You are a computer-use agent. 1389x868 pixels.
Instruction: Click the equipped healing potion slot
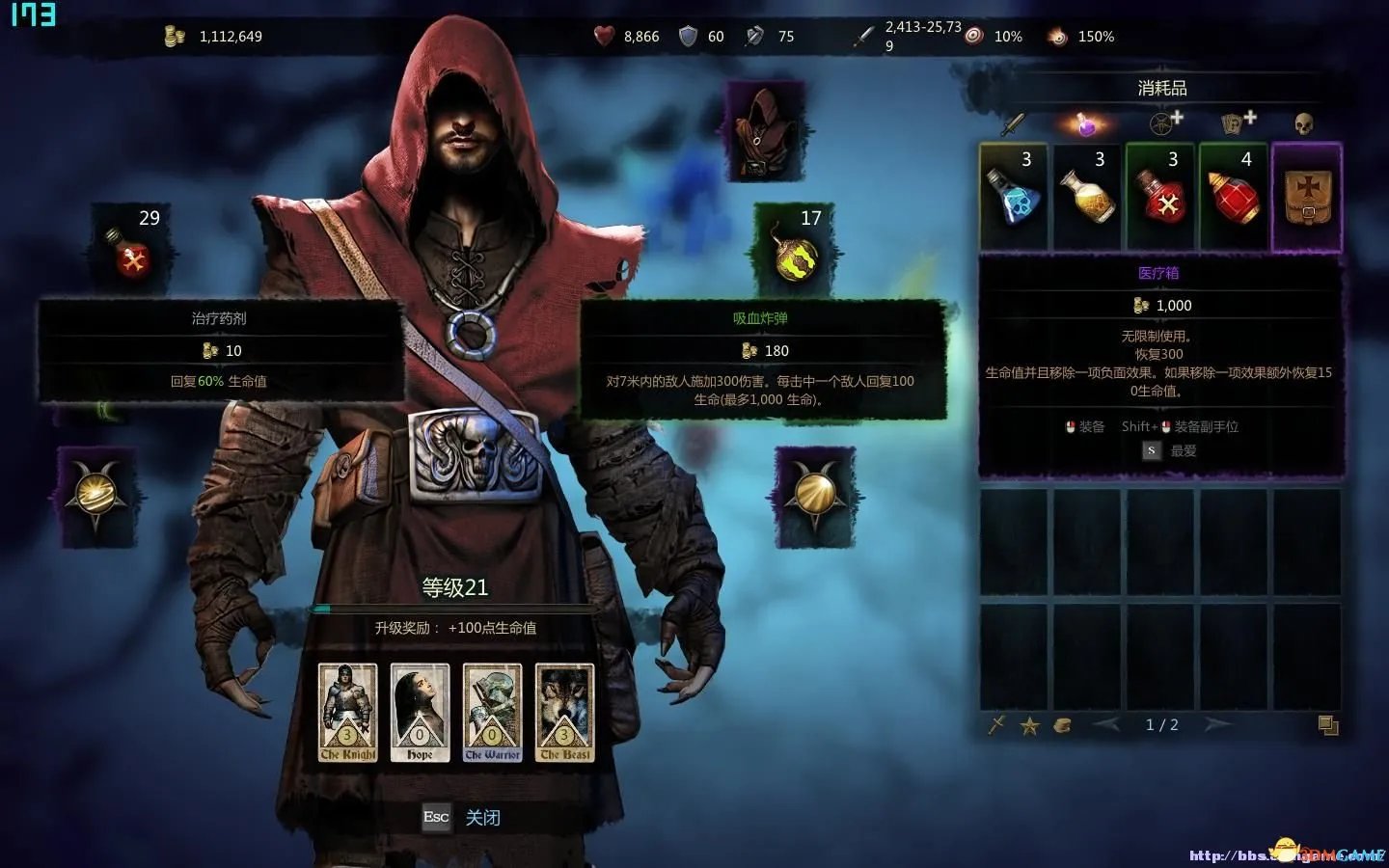tap(134, 249)
